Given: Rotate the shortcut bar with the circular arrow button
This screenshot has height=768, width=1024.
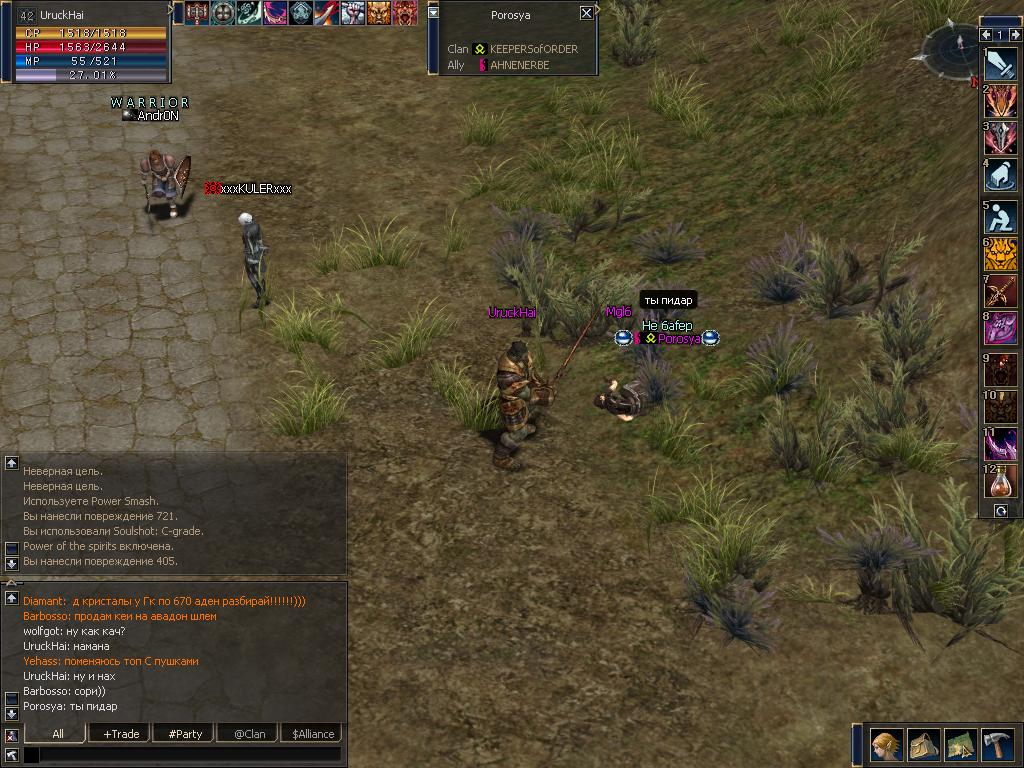Looking at the screenshot, I should [x=1000, y=511].
